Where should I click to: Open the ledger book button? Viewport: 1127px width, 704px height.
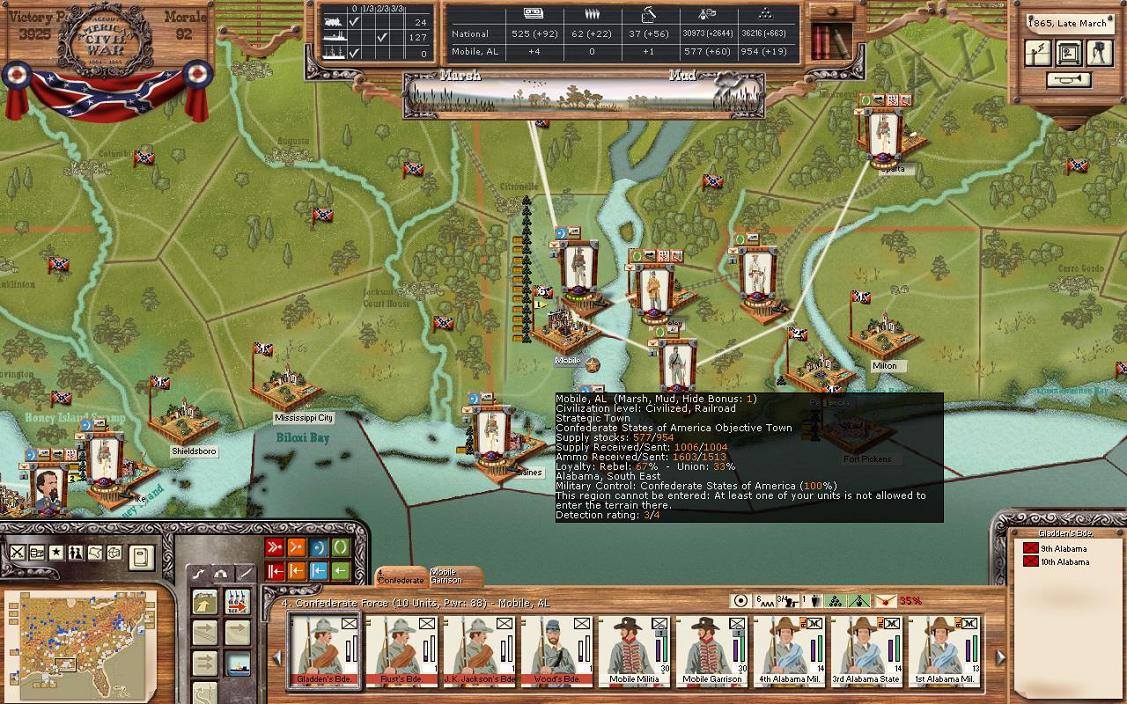(141, 554)
